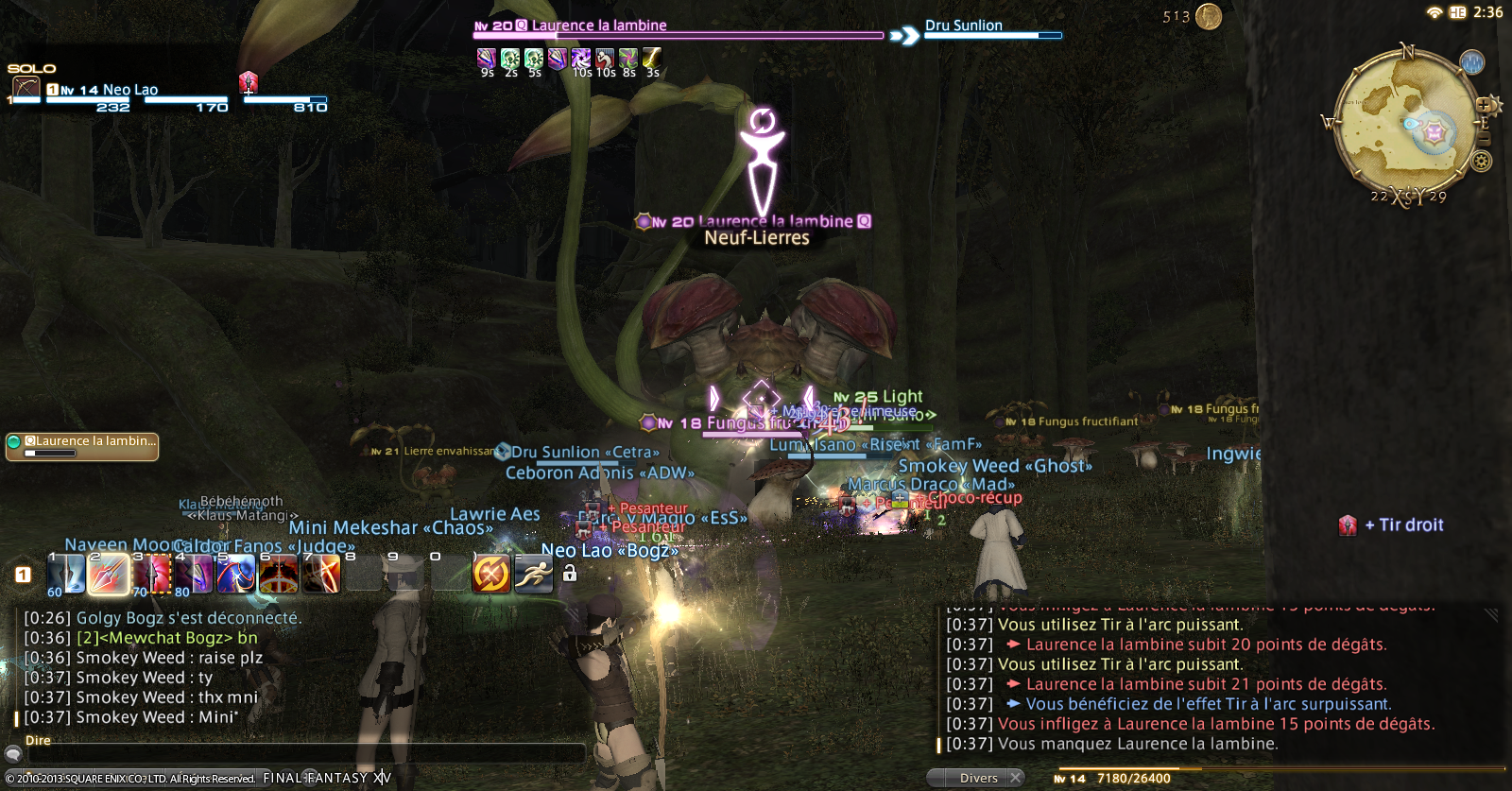Open the minimap gear settings
Viewport: 1512px width, 791px height.
tap(1482, 162)
